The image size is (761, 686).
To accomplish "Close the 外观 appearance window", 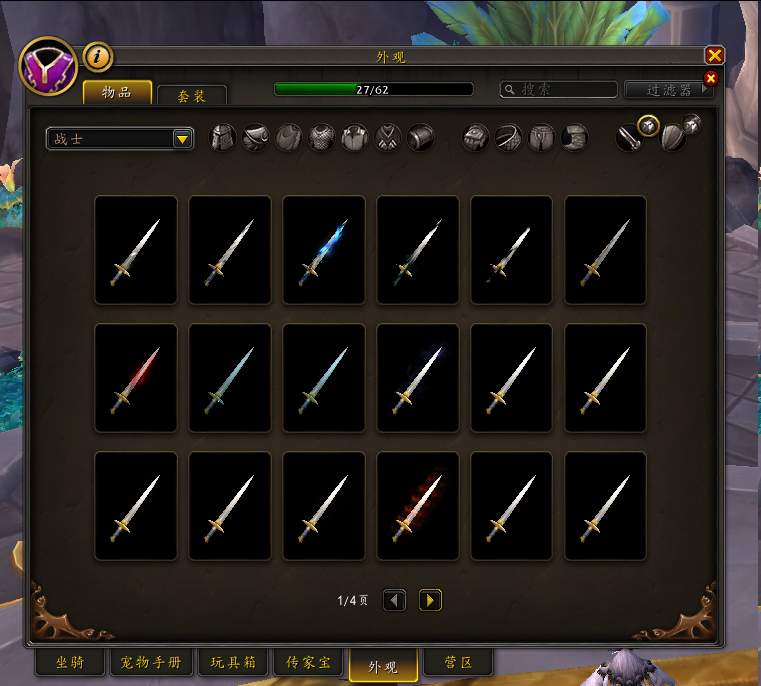I will point(714,56).
